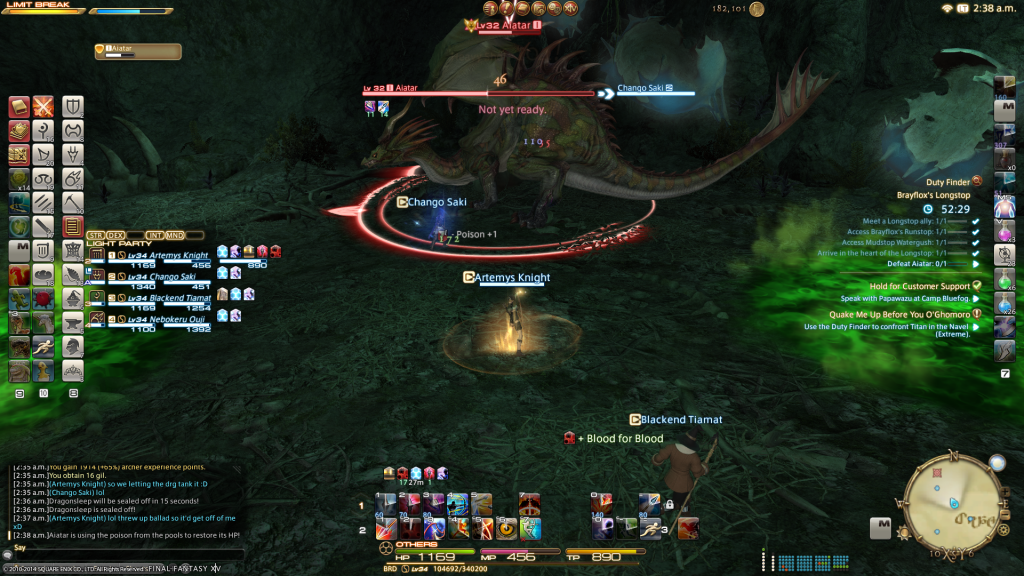Click the crossed swords icon at top of left hotbar
1024x576 pixels.
43,106
